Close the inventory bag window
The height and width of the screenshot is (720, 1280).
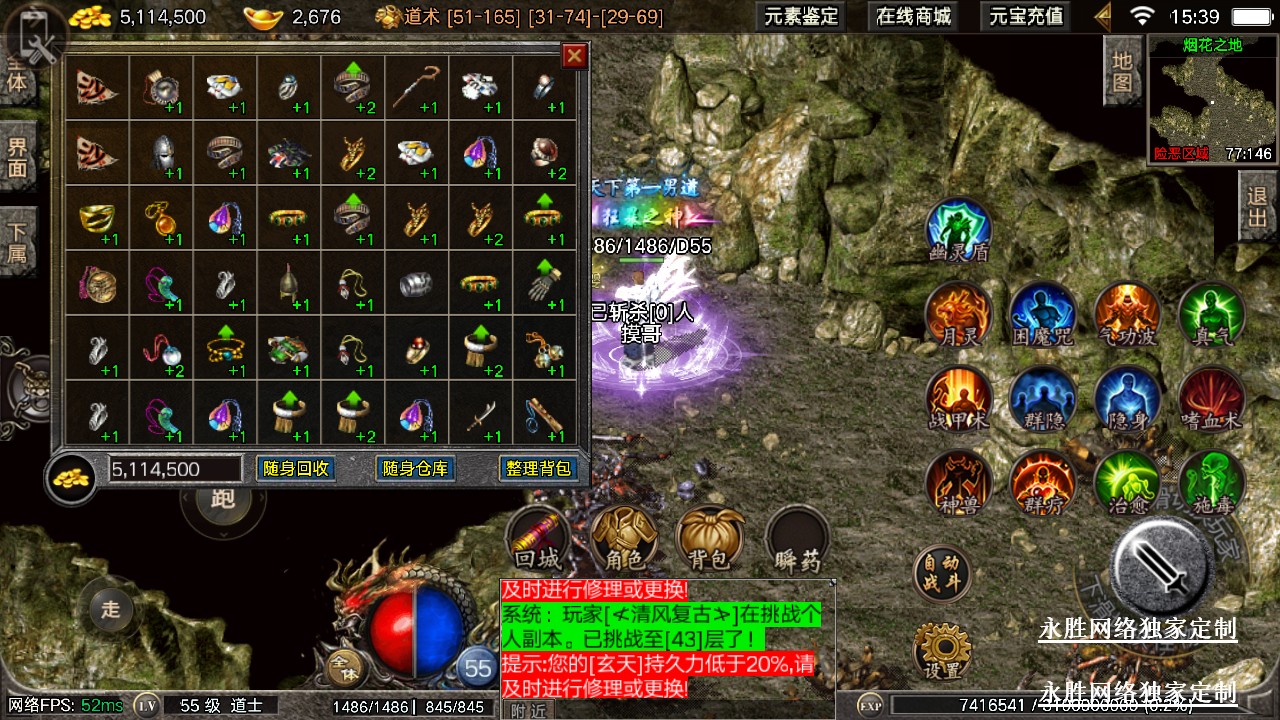[x=574, y=56]
